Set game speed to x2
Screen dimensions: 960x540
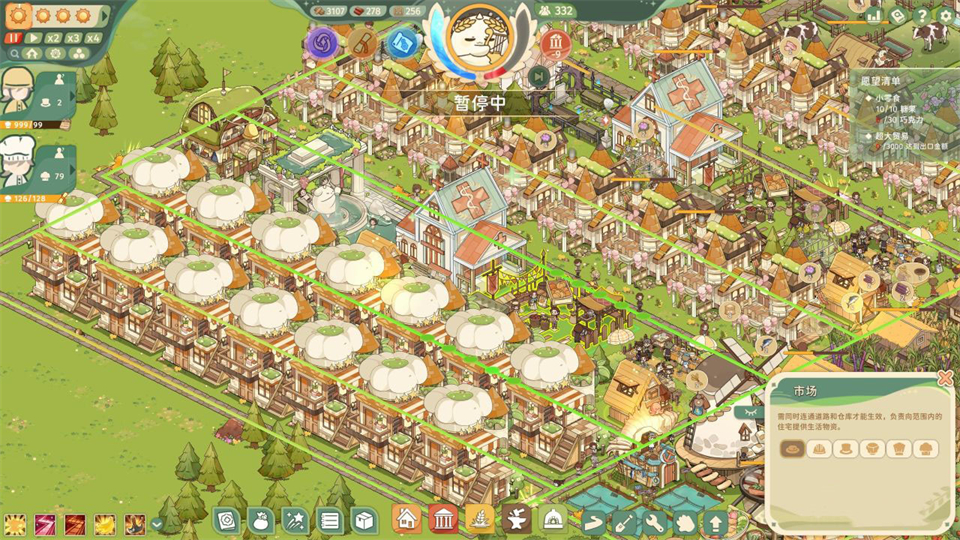click(x=55, y=38)
